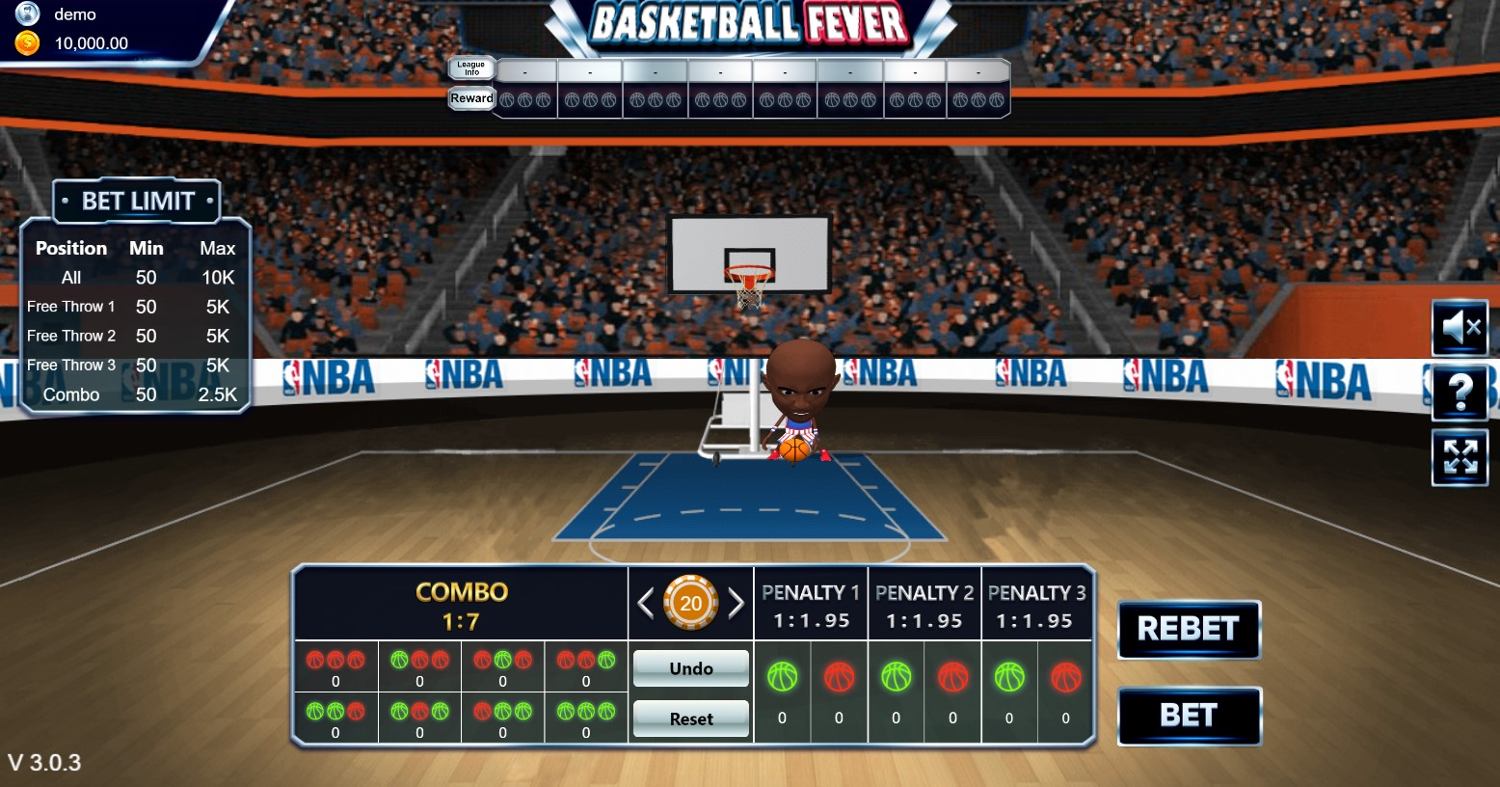Open the question mark help screen
This screenshot has width=1500, height=787.
click(x=1460, y=392)
